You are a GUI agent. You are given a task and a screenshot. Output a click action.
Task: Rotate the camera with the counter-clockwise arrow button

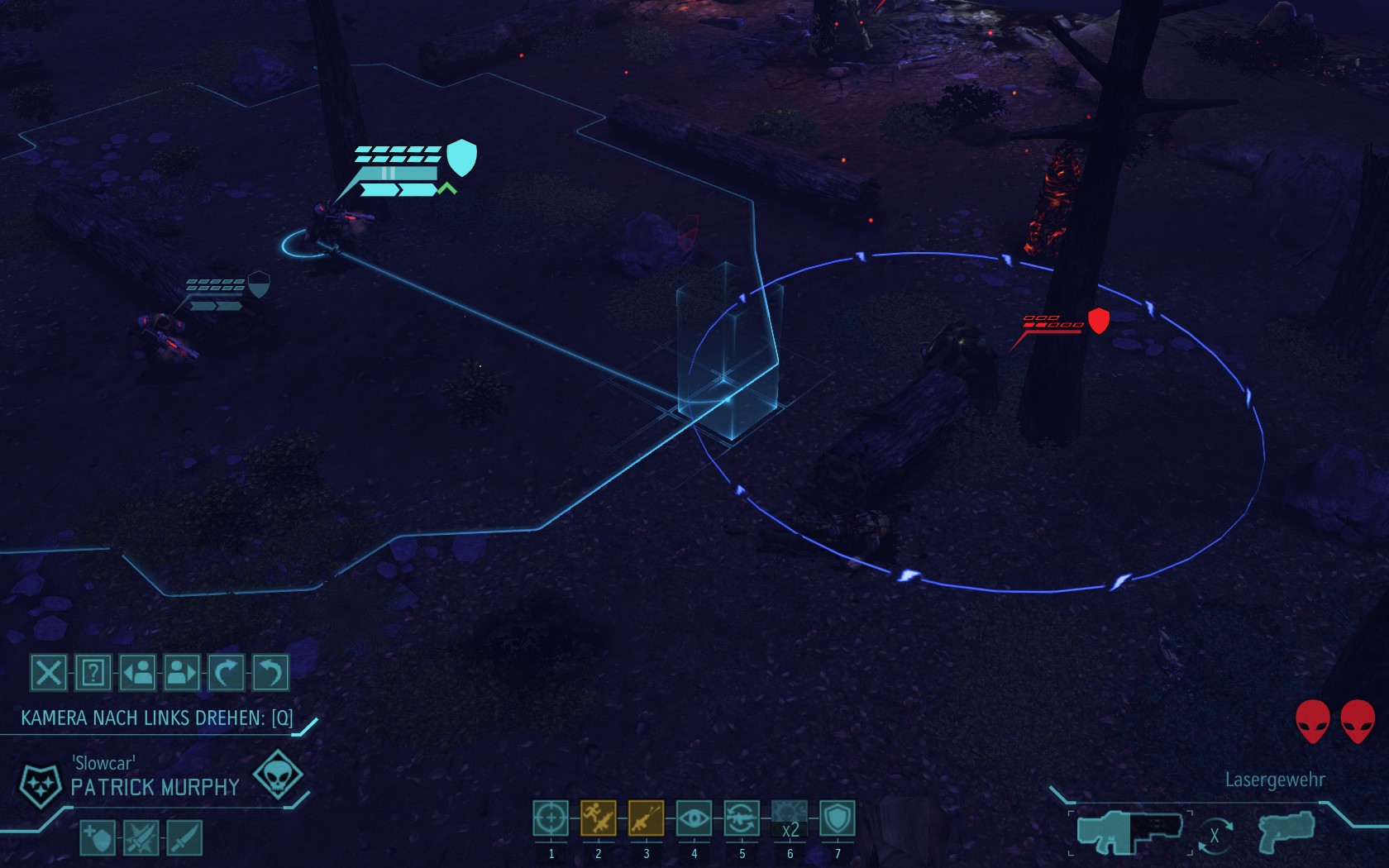270,673
